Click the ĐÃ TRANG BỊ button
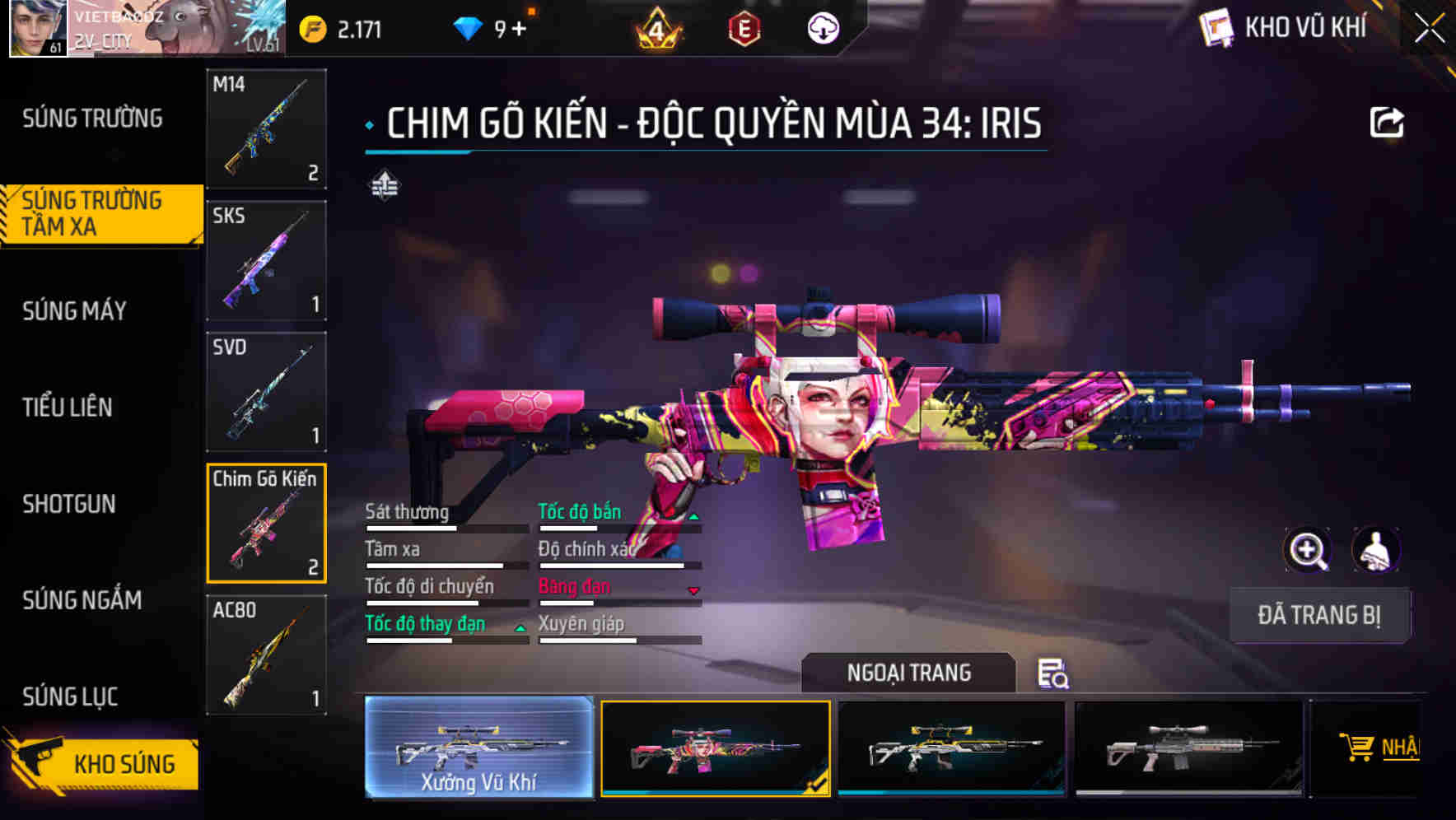1456x820 pixels. 1319,615
